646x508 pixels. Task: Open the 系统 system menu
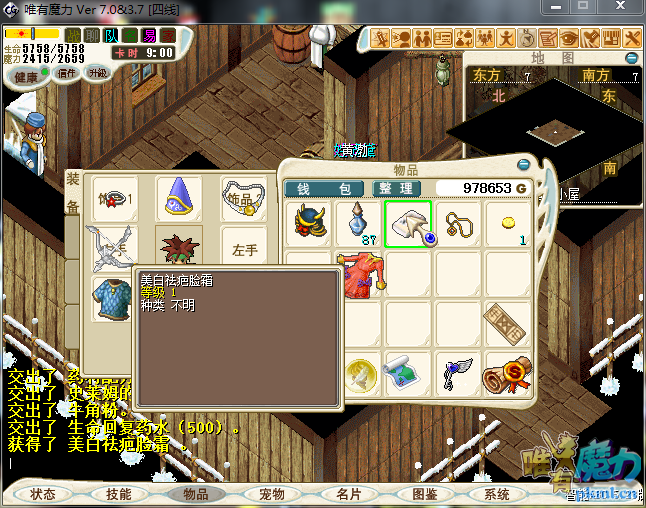[x=497, y=494]
